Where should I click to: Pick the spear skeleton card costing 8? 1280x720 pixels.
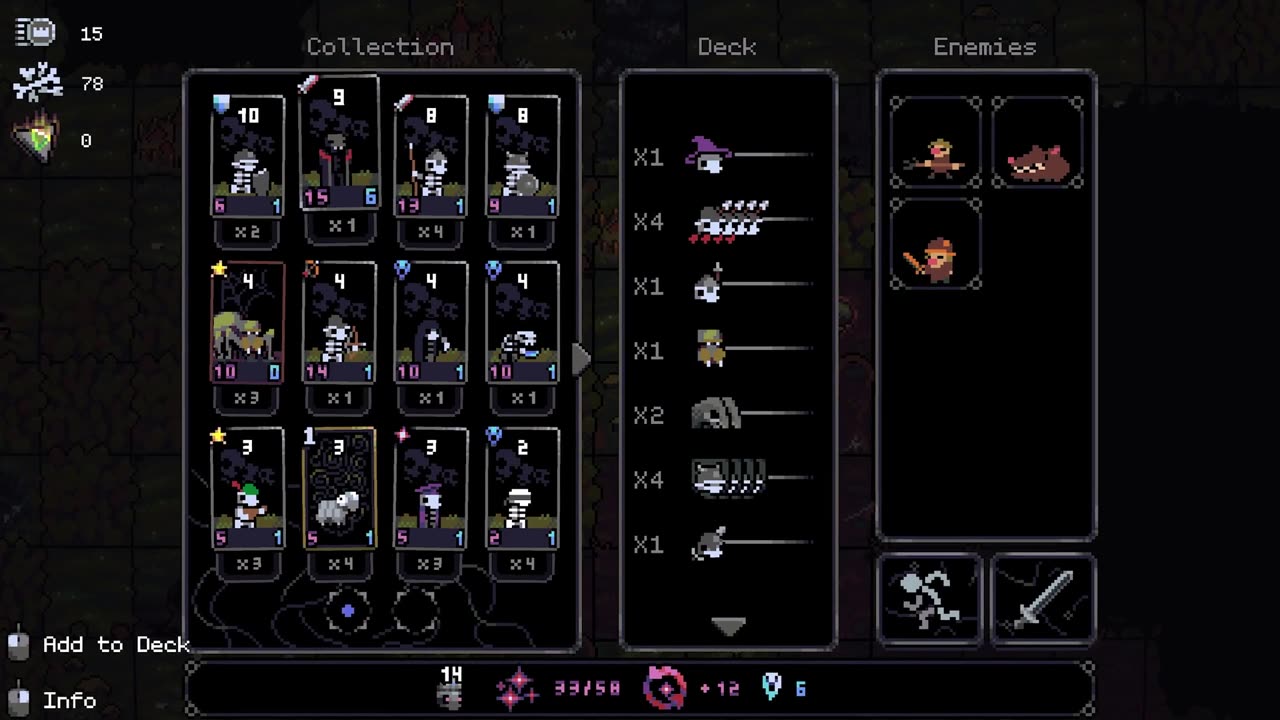point(430,157)
